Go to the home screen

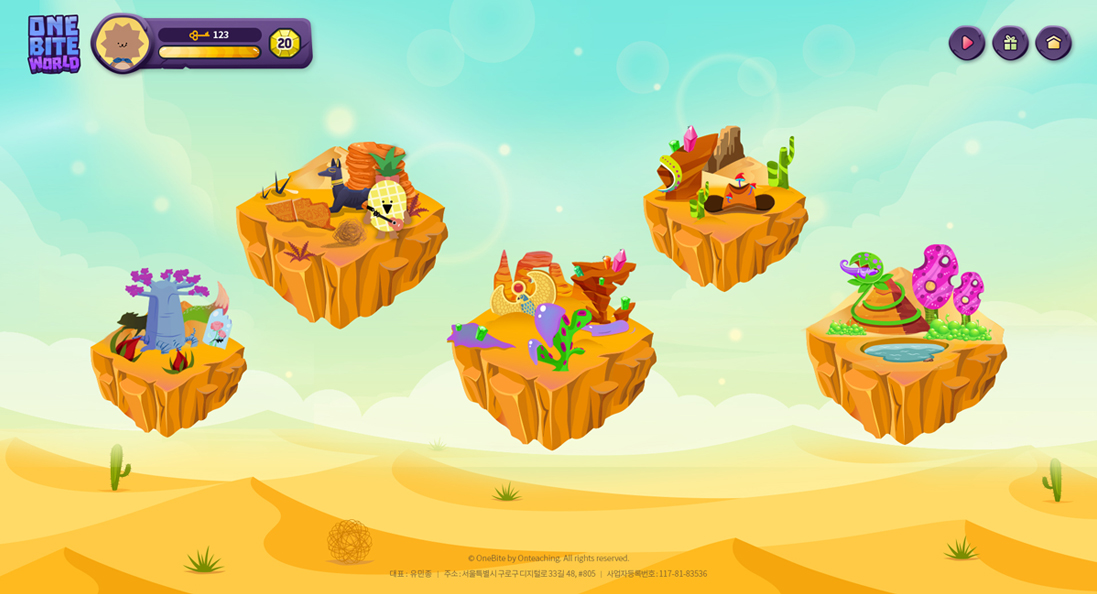(x=1053, y=43)
